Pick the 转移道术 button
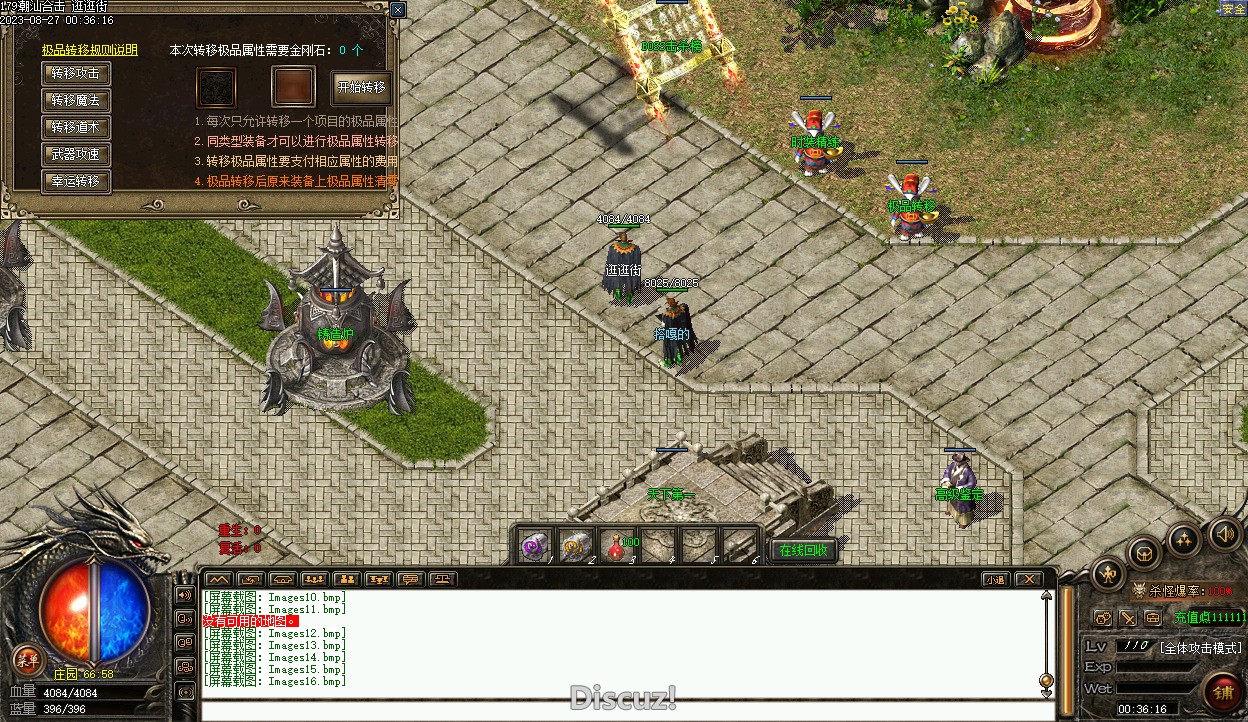This screenshot has width=1248, height=722. [76, 128]
